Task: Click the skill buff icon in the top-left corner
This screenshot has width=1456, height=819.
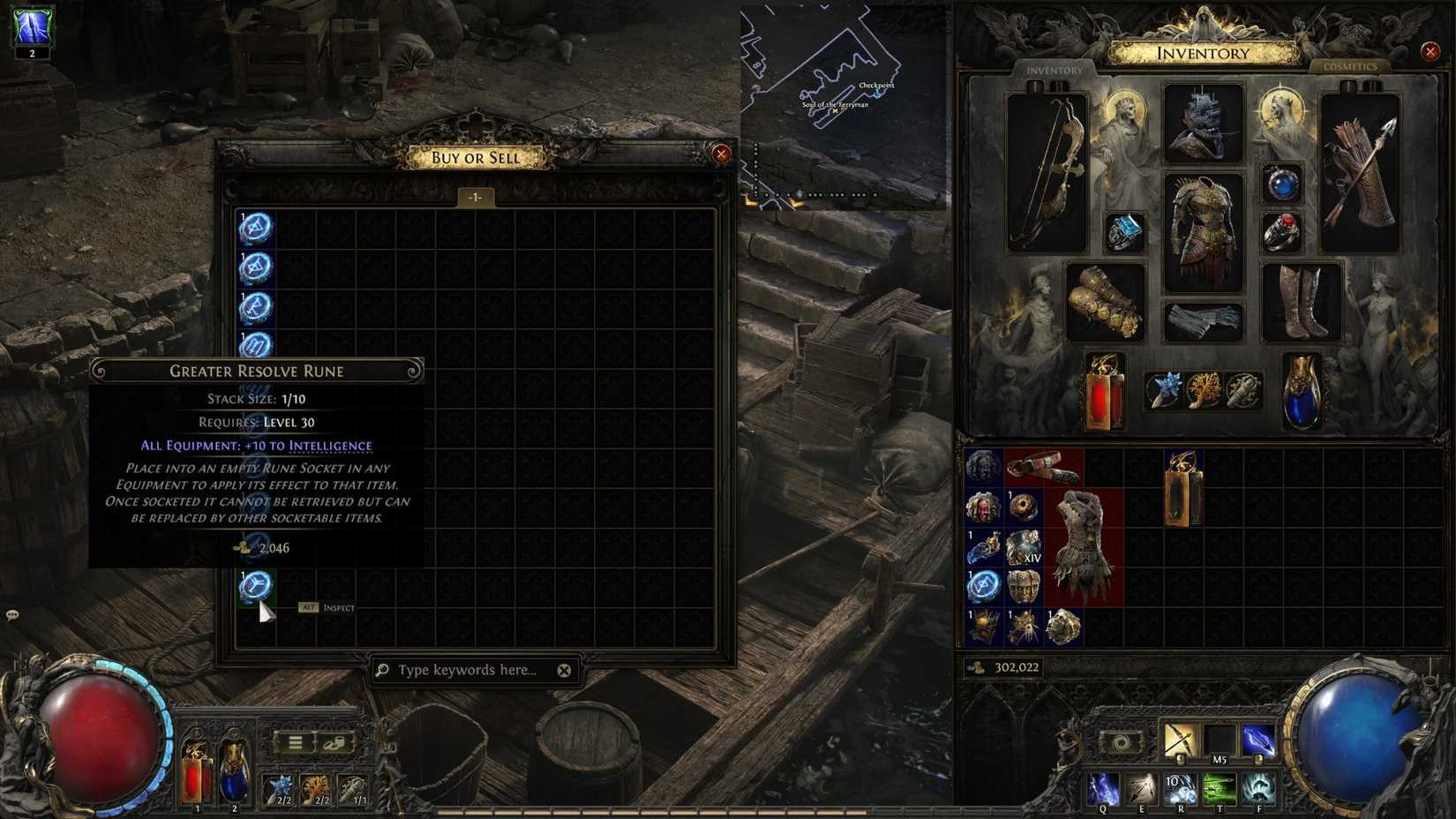Action: [32, 26]
